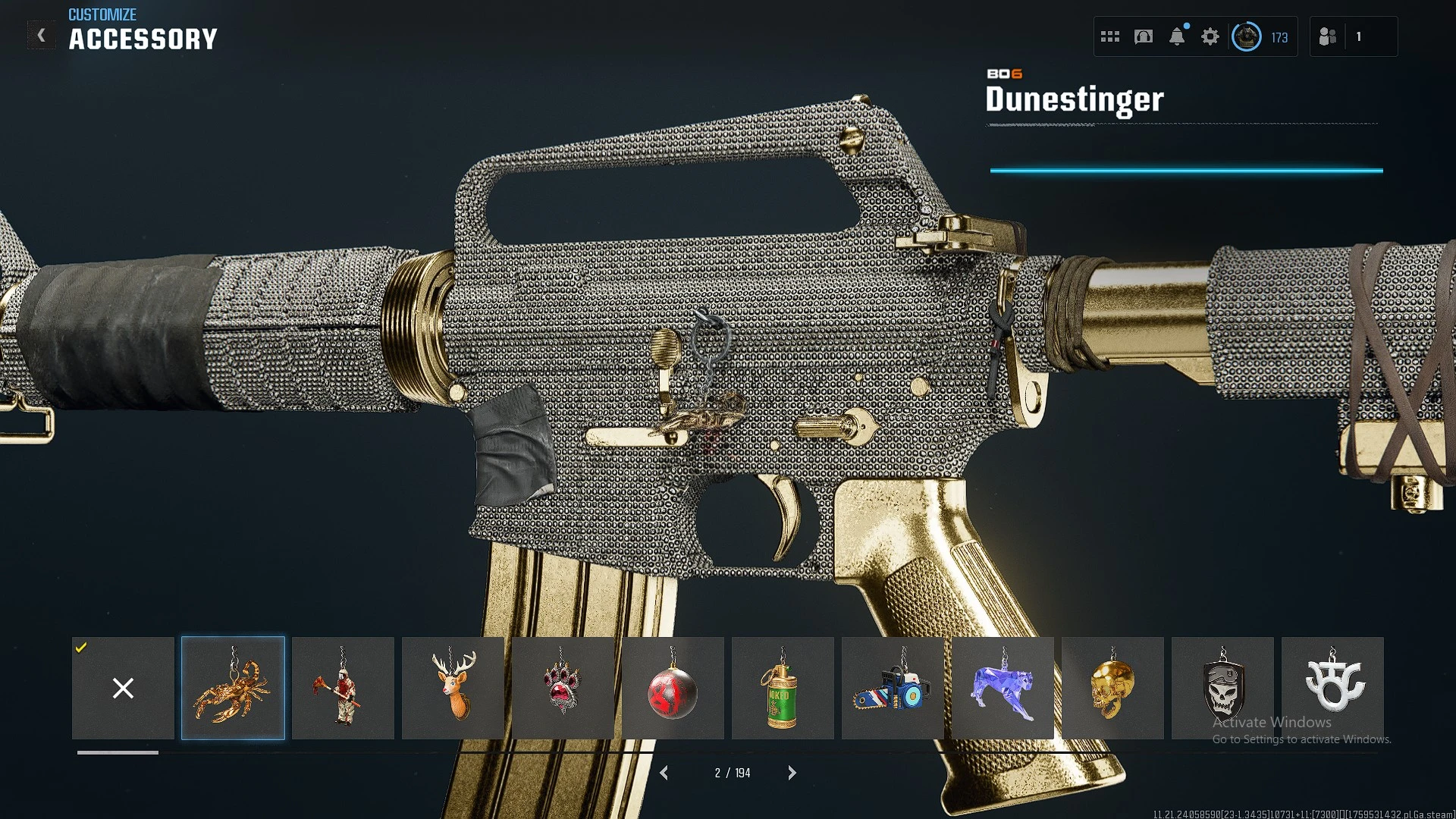
Task: Equip the blue chainsaw charm
Action: click(x=893, y=688)
